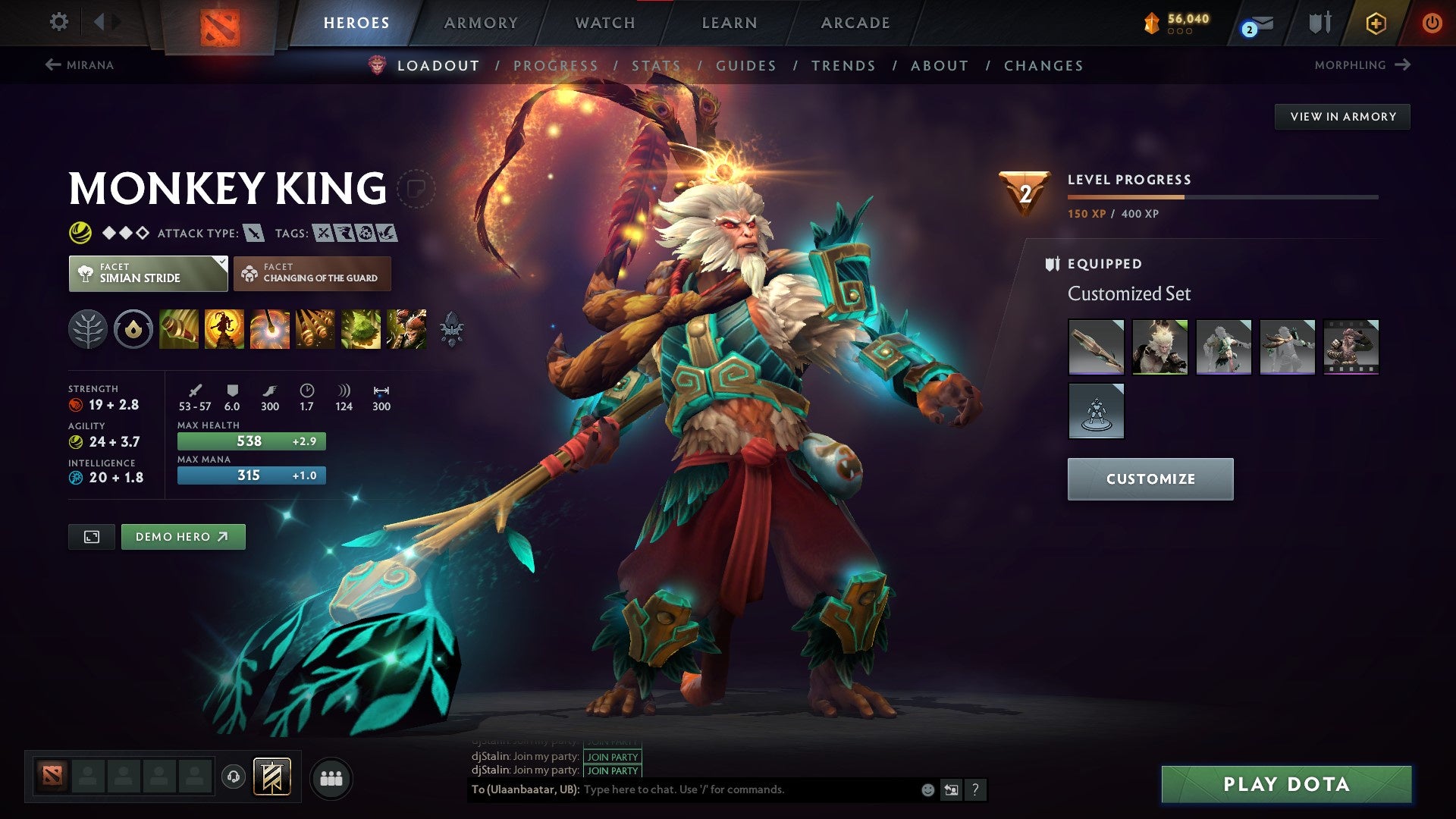Open the settings gear
The height and width of the screenshot is (819, 1456).
58,23
